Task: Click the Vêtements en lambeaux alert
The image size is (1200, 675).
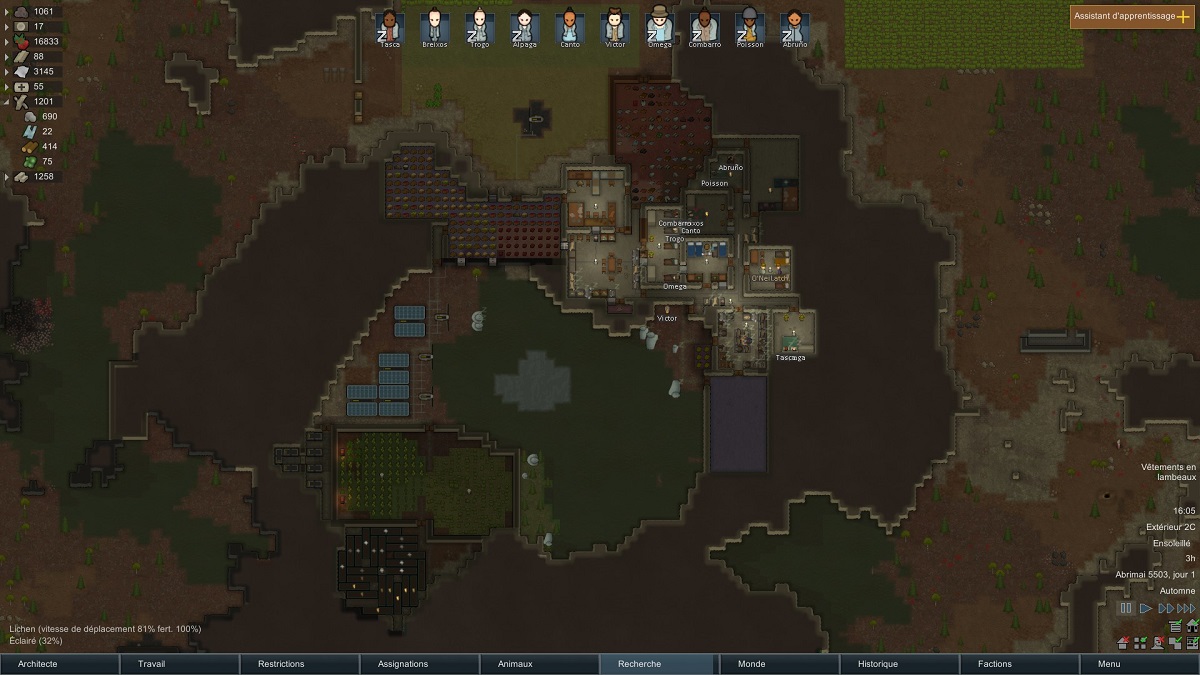Action: [1170, 472]
